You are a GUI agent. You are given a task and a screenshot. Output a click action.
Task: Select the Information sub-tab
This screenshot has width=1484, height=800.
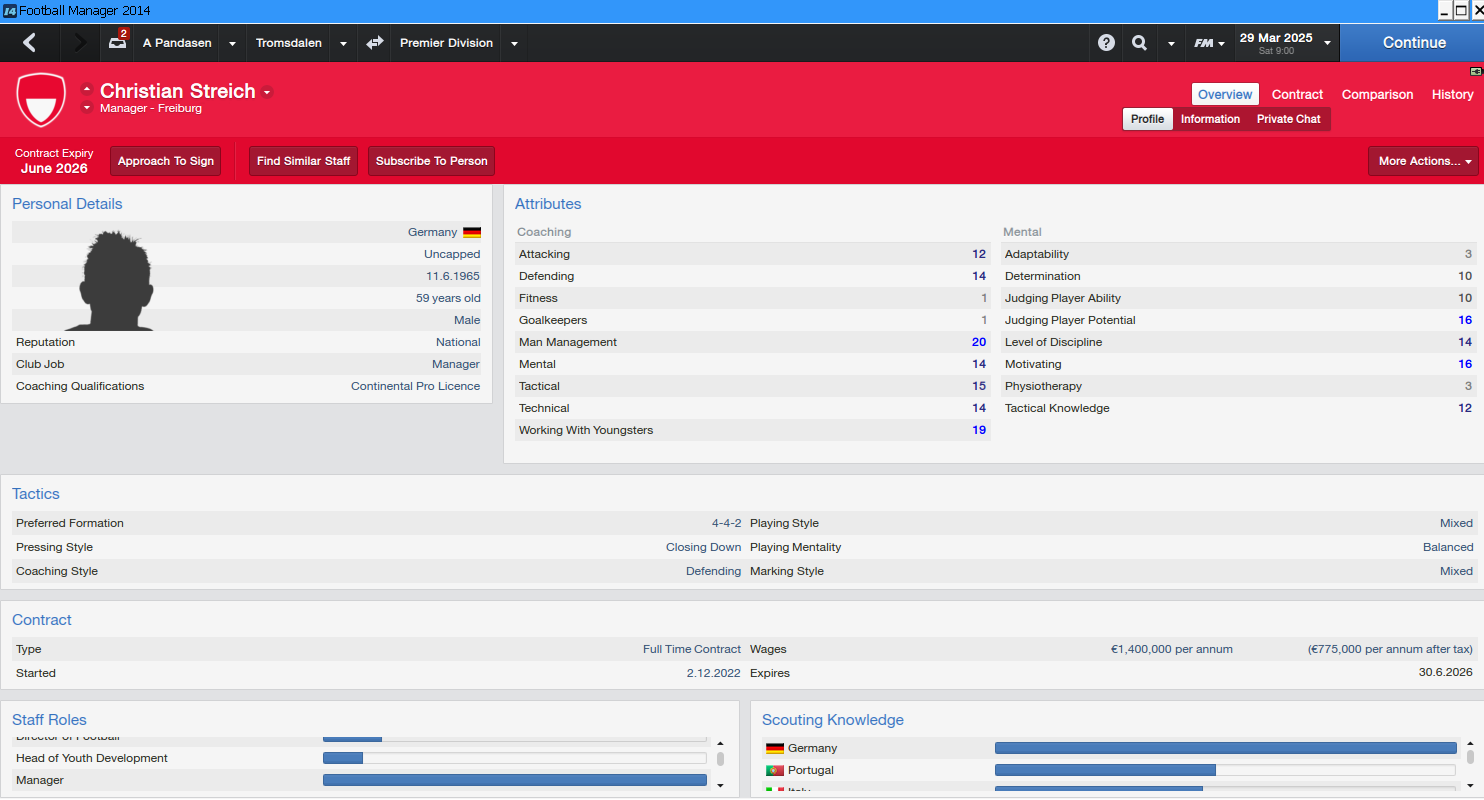[1210, 119]
